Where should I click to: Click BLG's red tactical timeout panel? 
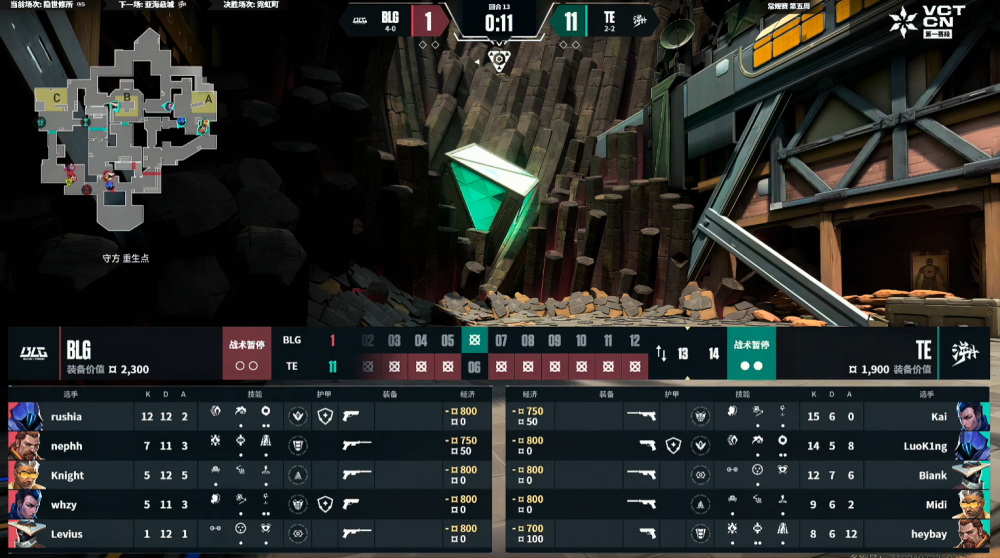[247, 353]
